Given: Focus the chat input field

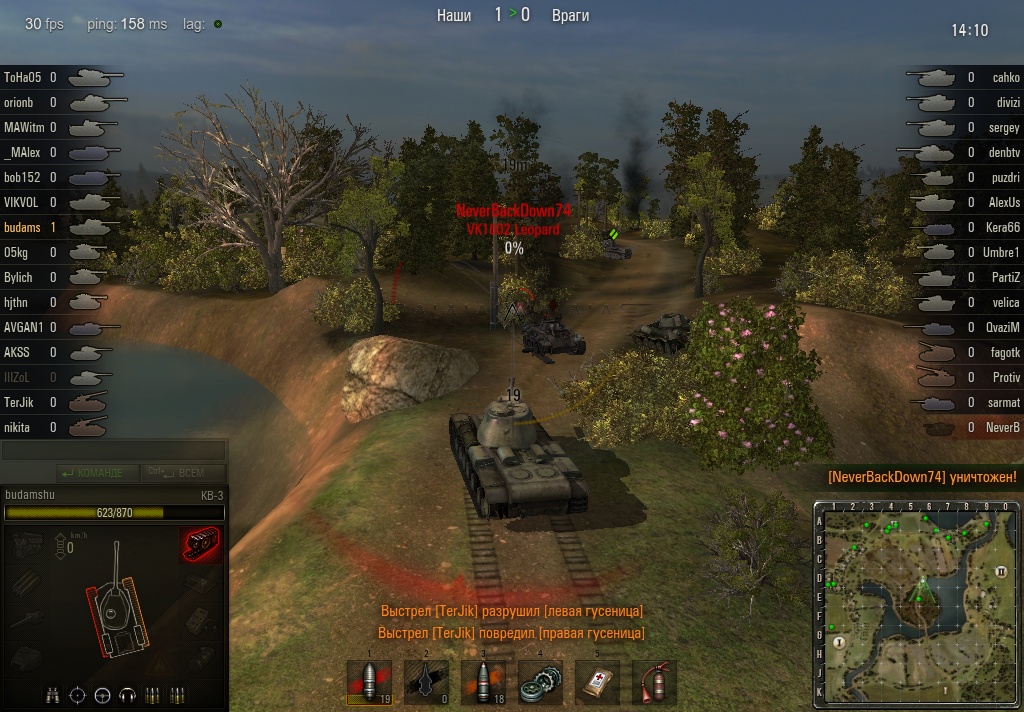Looking at the screenshot, I should click(113, 451).
